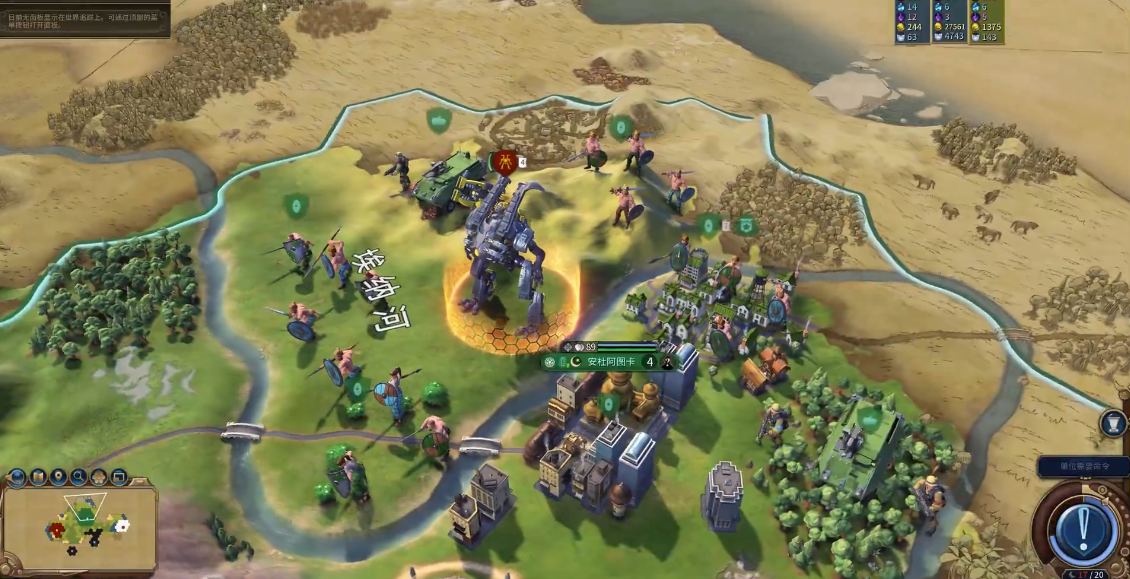1130x579 pixels.
Task: Open the map search magnifier button
Action: [x=78, y=477]
